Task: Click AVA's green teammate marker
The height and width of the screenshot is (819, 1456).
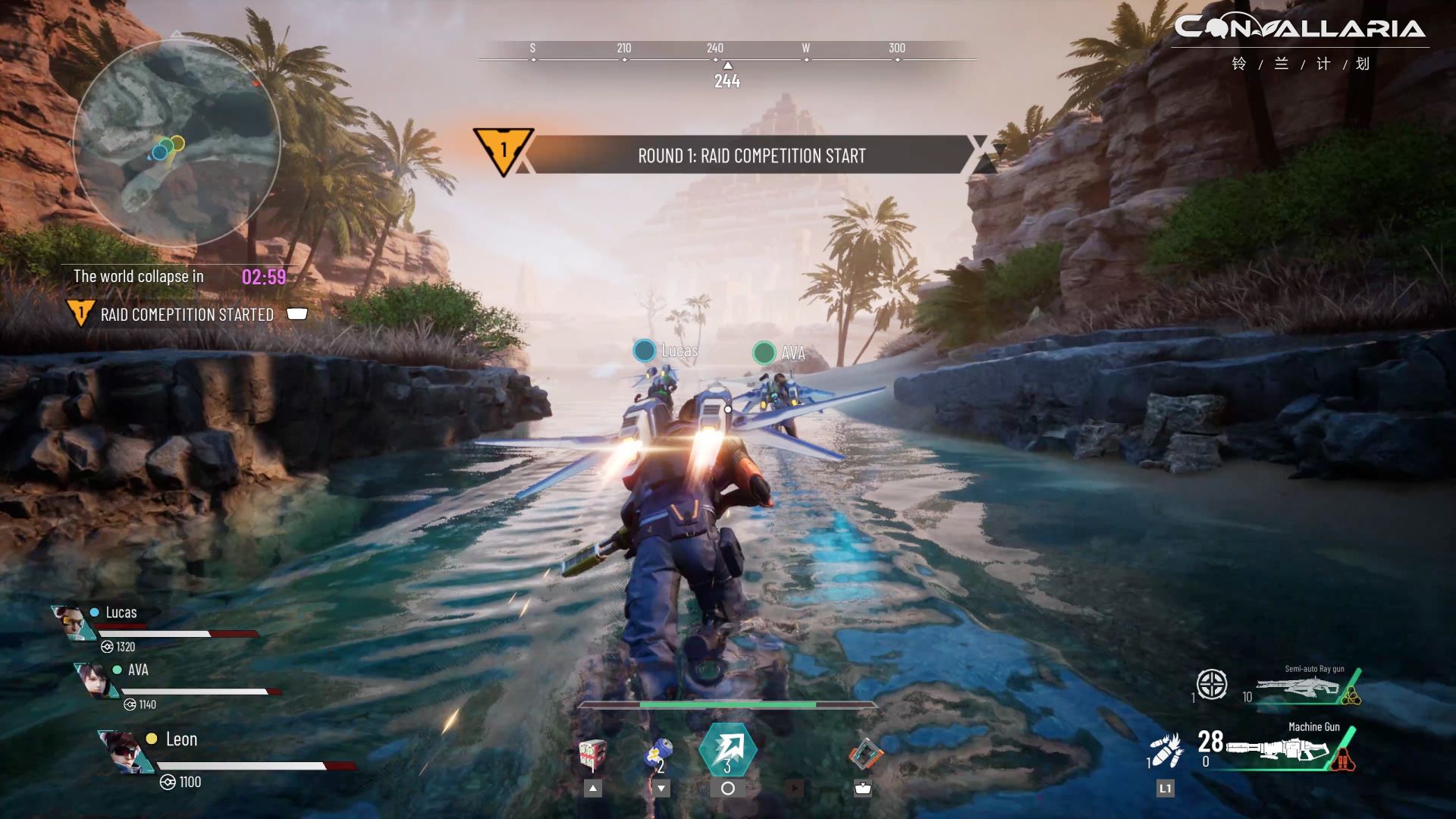Action: (764, 353)
